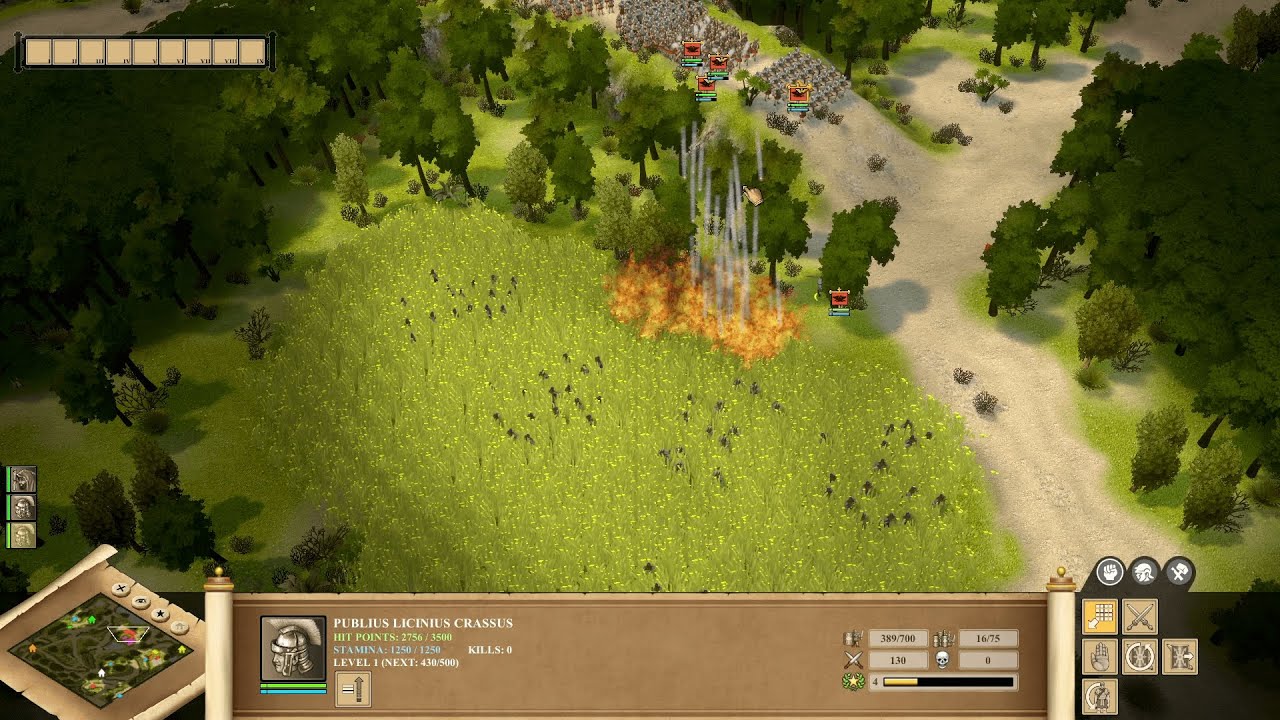Viewport: 1280px width, 720px height.
Task: Select the lone red banner beside the fire
Action: [x=839, y=299]
